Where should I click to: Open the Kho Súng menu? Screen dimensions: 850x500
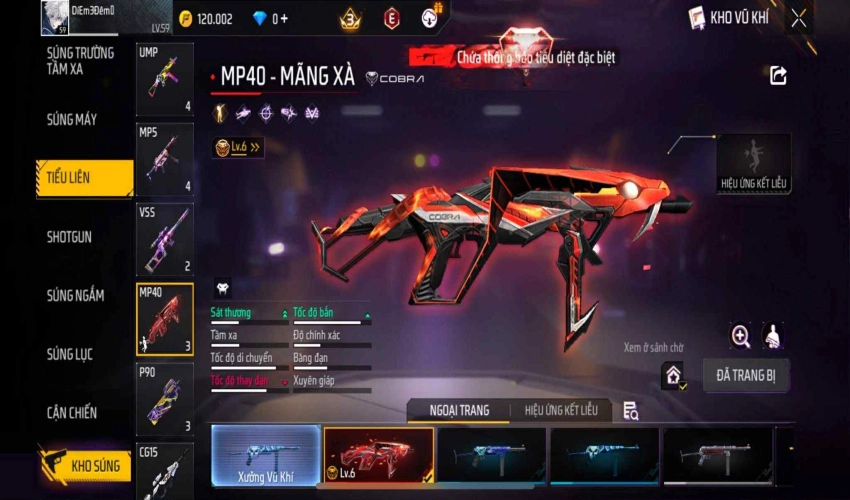(x=88, y=465)
